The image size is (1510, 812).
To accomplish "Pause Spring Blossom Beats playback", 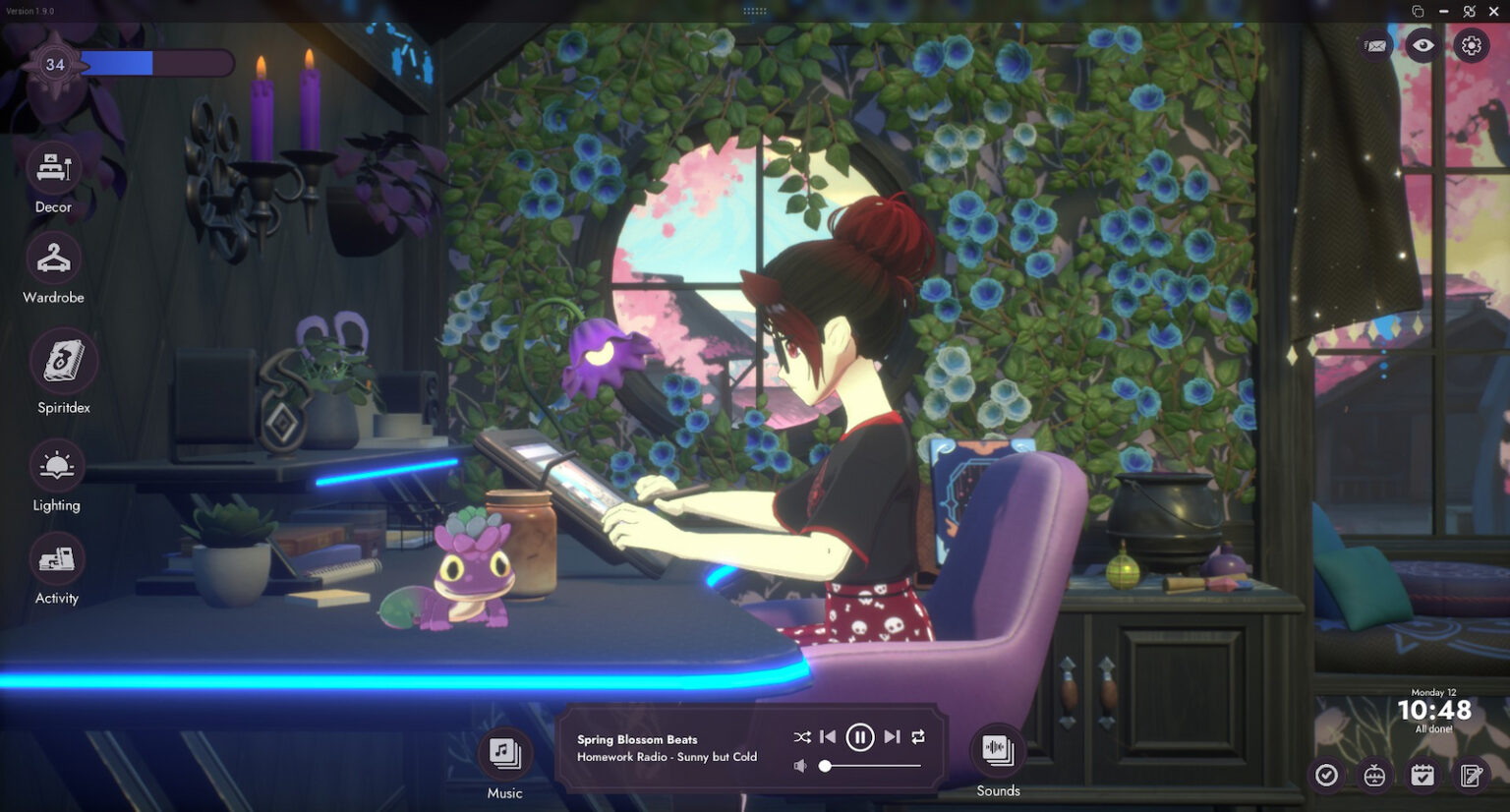I will (x=860, y=736).
